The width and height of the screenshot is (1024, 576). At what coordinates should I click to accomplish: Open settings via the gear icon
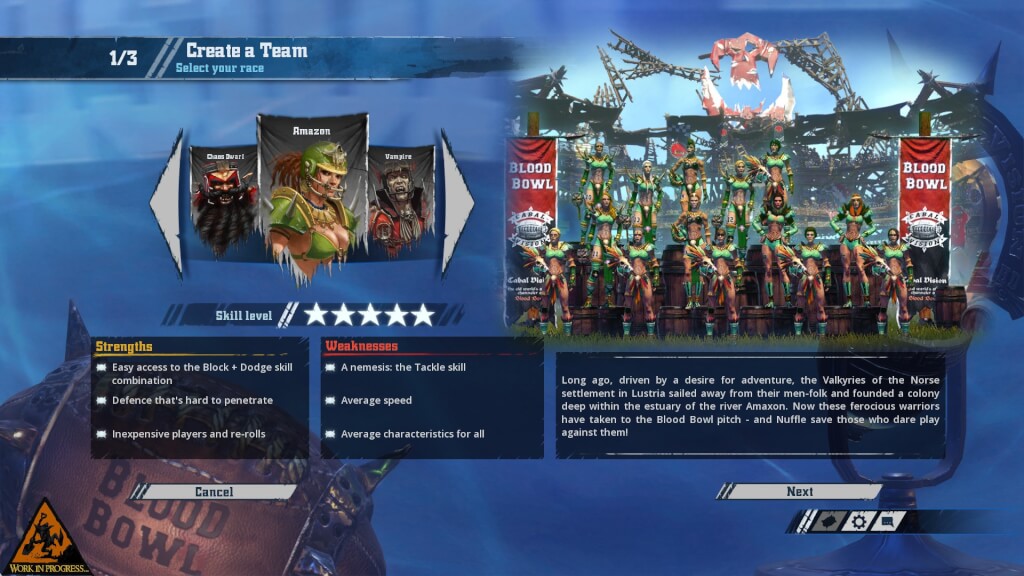[x=858, y=521]
